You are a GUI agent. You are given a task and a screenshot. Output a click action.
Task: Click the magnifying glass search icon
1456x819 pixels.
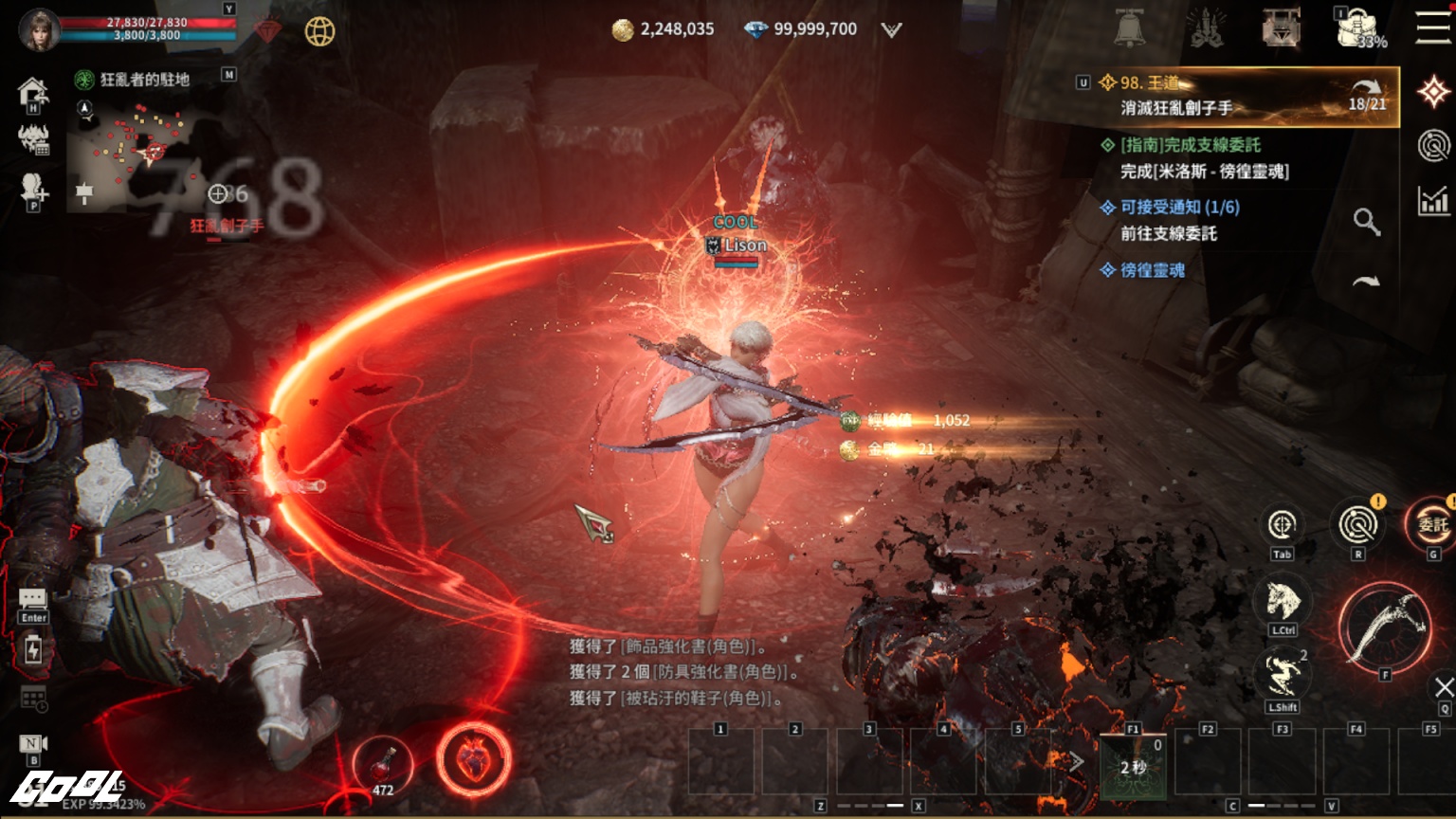1366,222
